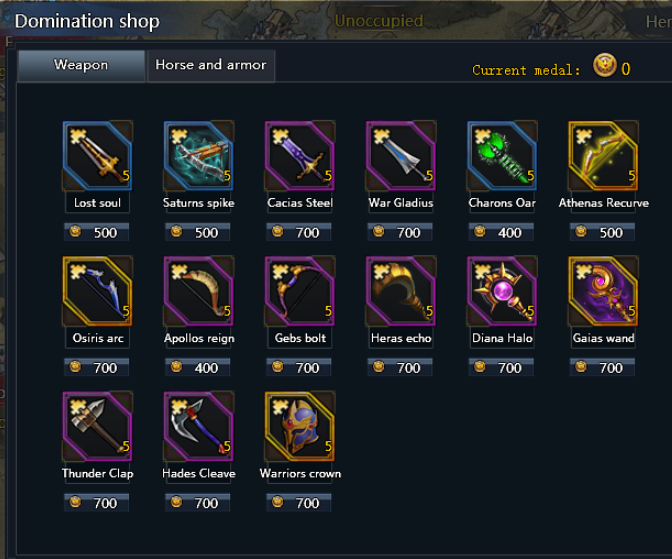Click the 700 medal price under Warriors crown
This screenshot has height=559, width=672.
[x=300, y=504]
